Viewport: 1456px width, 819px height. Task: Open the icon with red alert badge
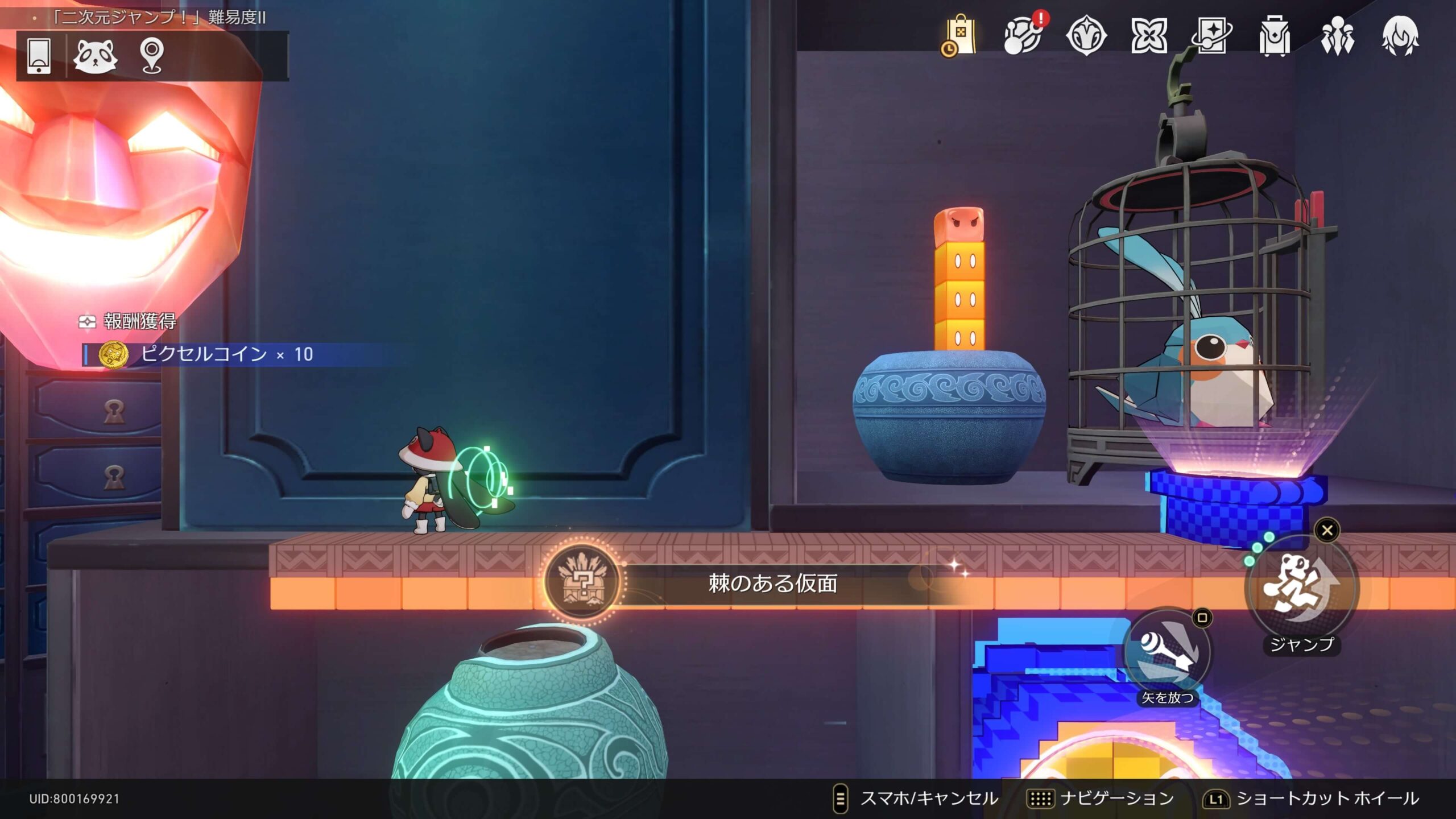point(1023,35)
